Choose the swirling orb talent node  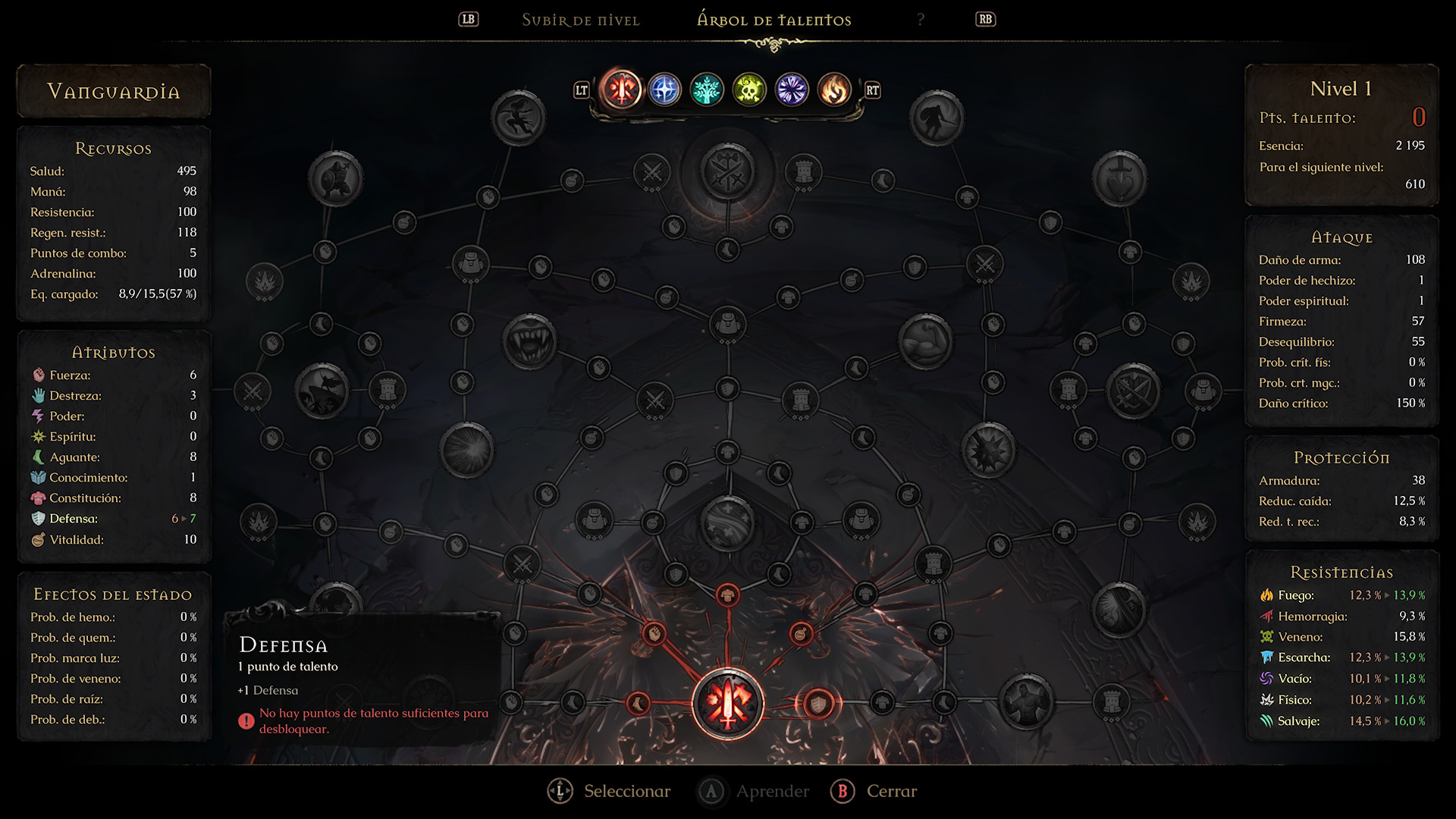pyautogui.click(x=728, y=522)
